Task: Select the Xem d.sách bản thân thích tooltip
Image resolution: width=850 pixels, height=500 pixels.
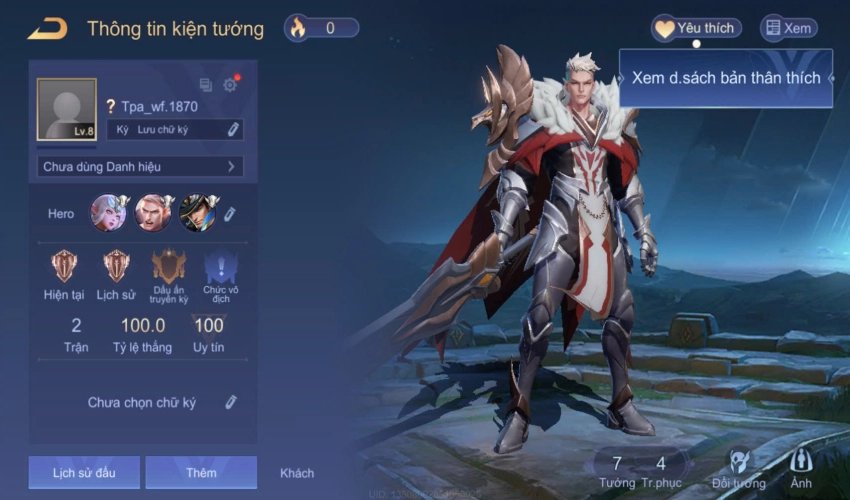Action: (726, 78)
